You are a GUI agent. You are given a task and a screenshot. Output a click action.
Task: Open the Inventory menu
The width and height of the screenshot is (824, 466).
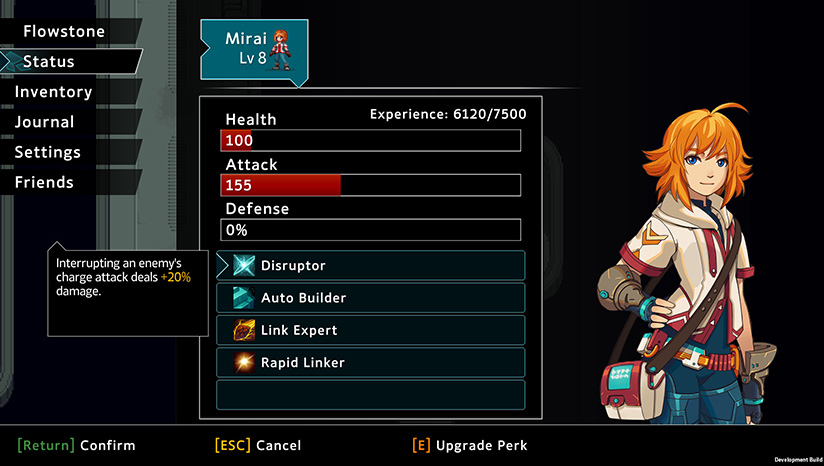pyautogui.click(x=53, y=92)
